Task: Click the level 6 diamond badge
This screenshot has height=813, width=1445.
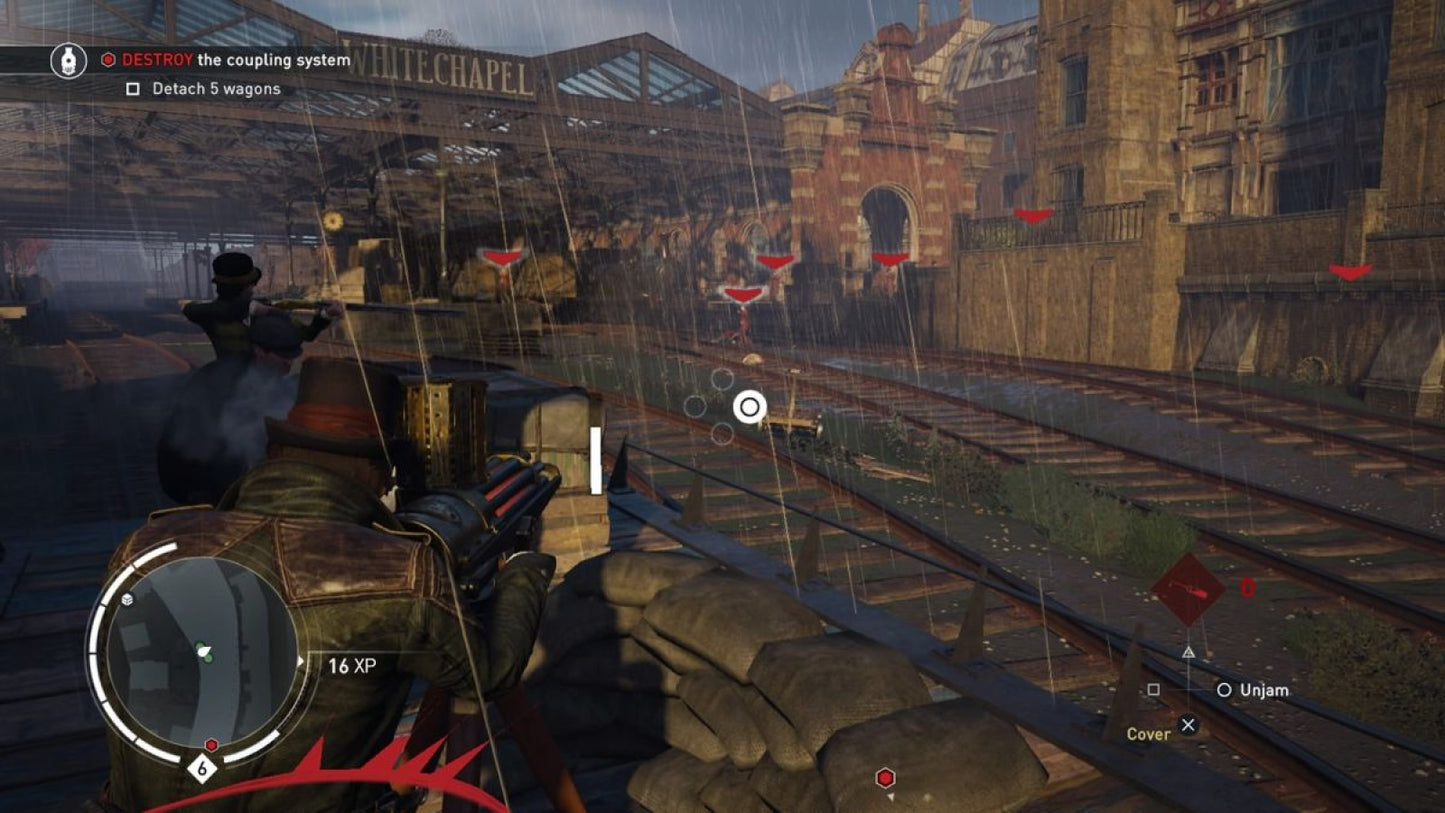Action: click(203, 770)
